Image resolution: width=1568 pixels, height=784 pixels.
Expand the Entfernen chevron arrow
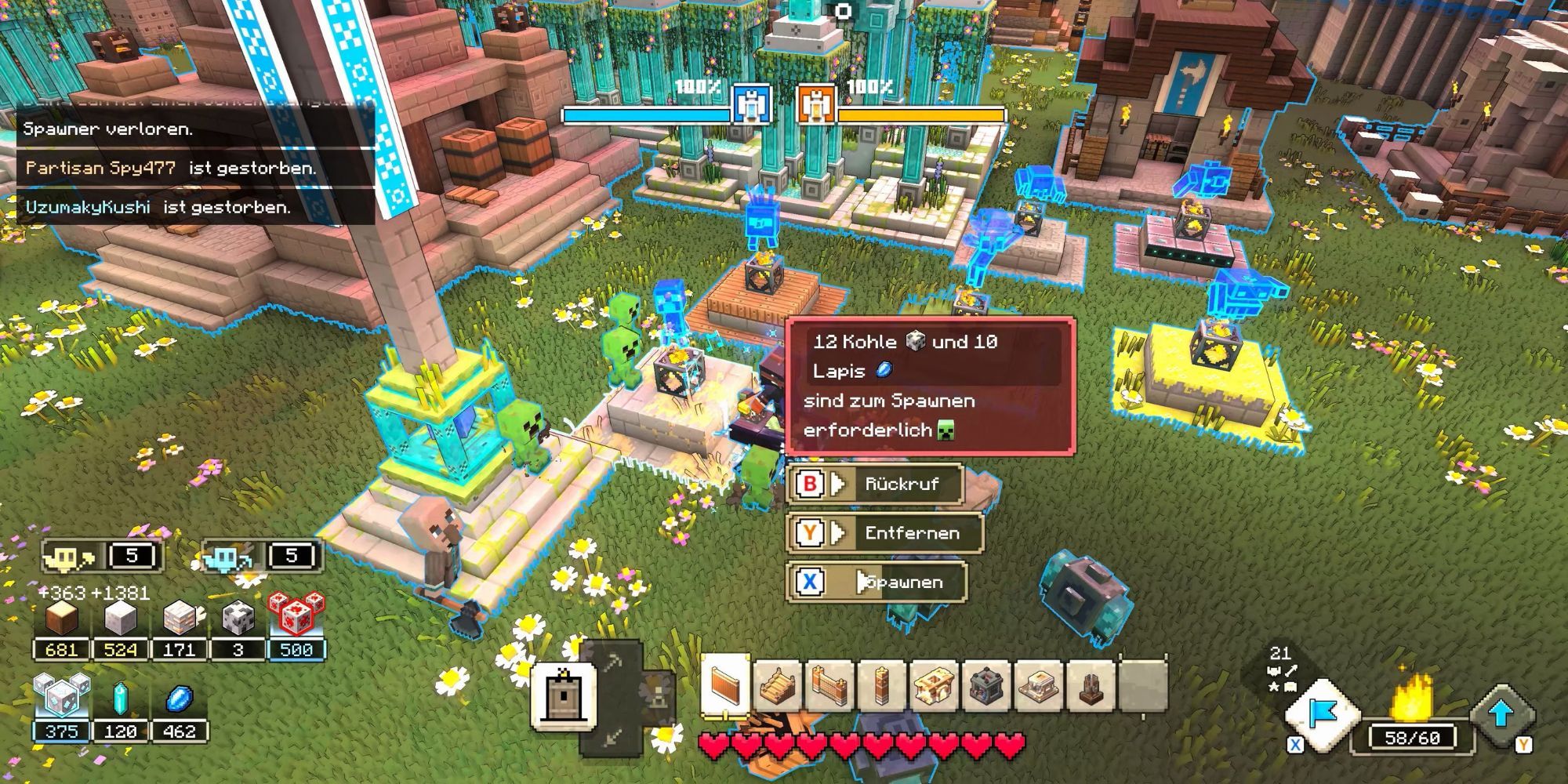tap(839, 534)
